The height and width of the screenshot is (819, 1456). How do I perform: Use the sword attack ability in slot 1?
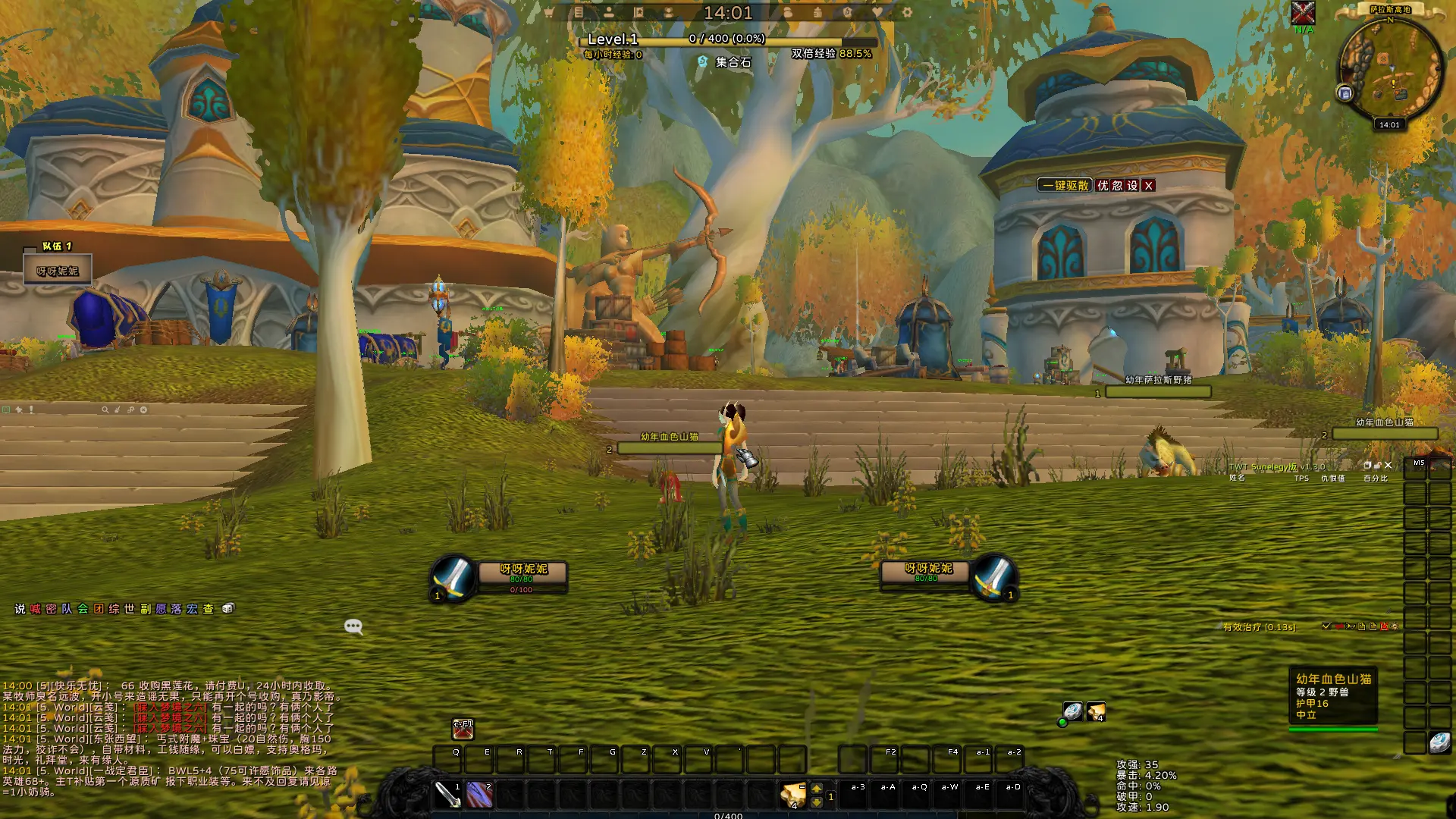click(447, 795)
